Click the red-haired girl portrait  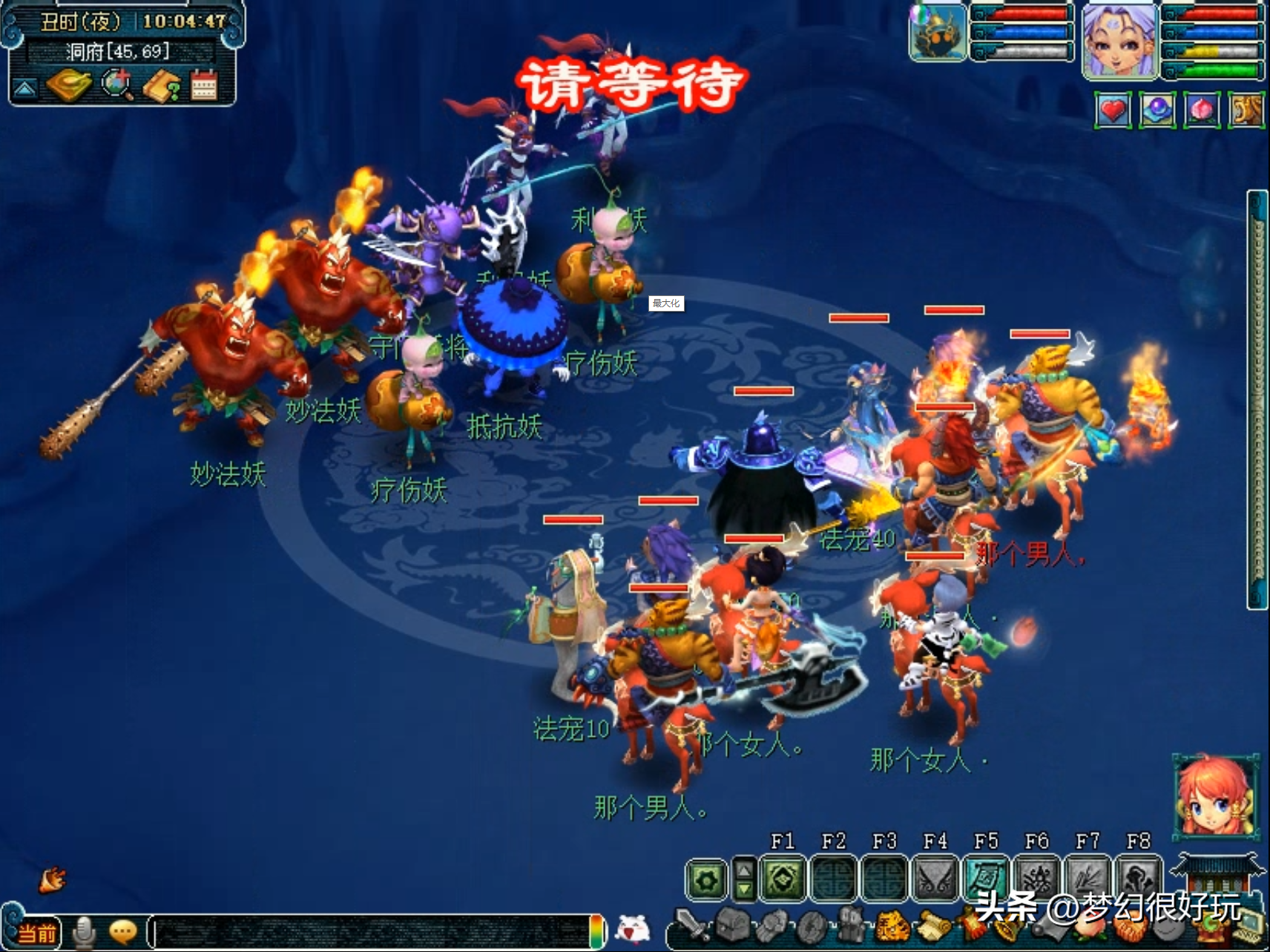coord(1214,796)
